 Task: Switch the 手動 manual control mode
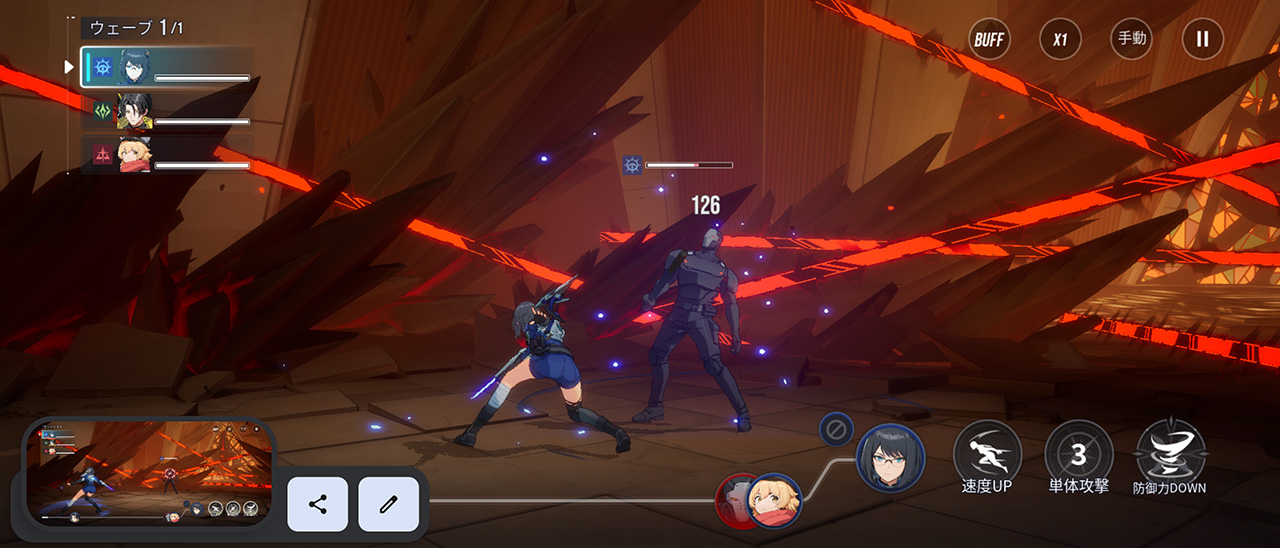(1131, 40)
